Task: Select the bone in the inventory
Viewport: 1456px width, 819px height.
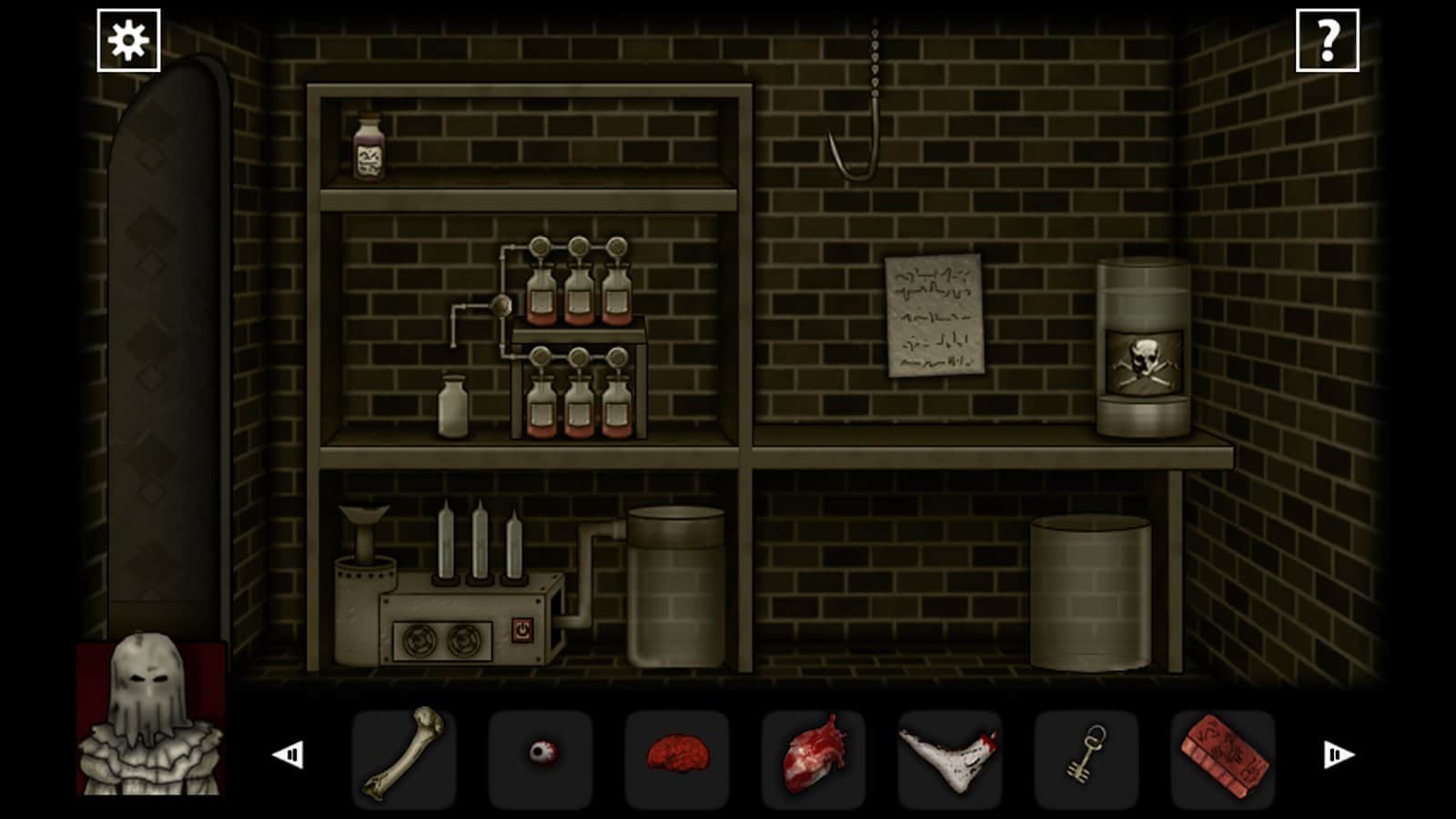Action: pos(404,755)
